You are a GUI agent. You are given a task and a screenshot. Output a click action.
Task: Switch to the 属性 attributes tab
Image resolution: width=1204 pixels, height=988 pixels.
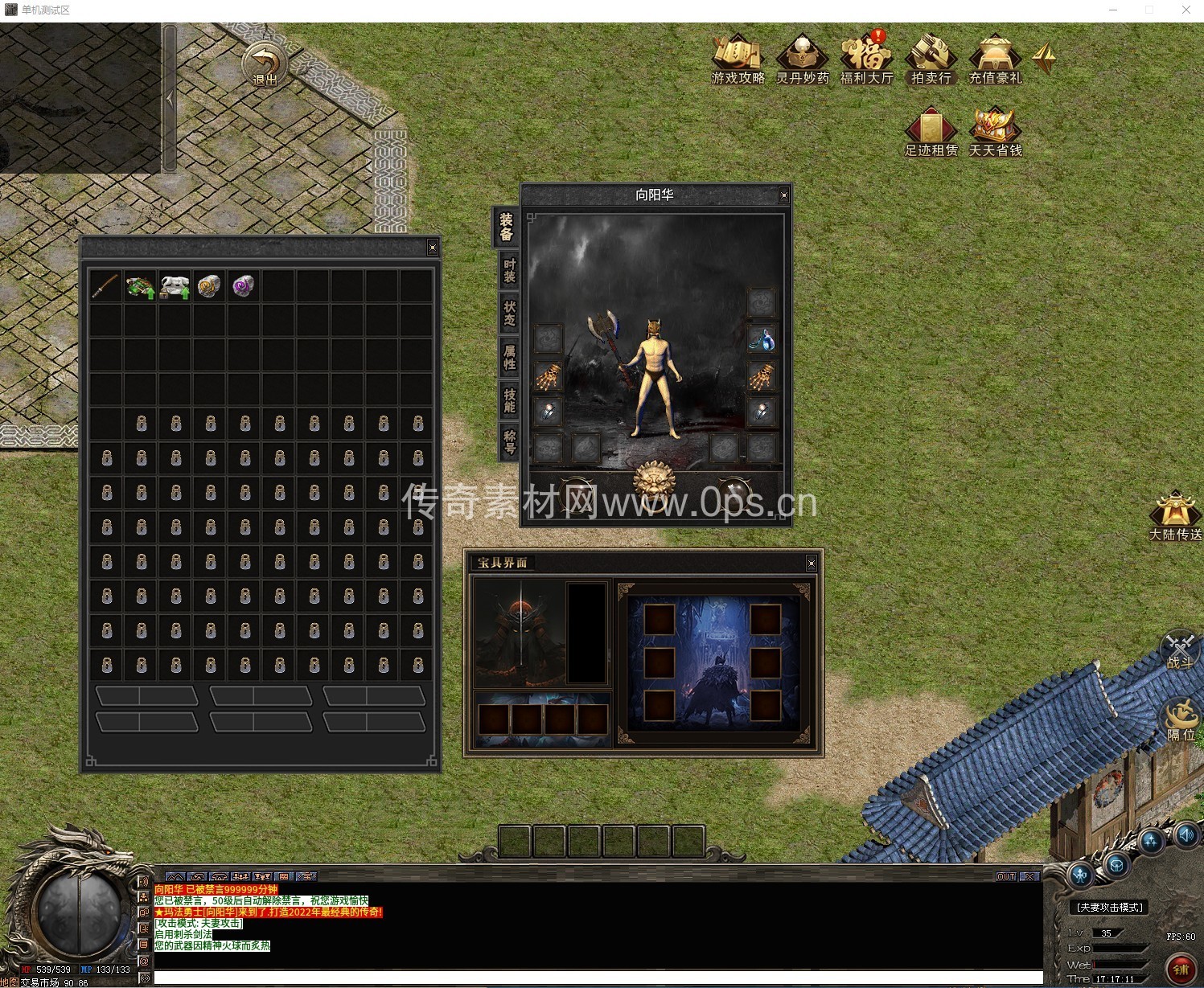(x=509, y=358)
